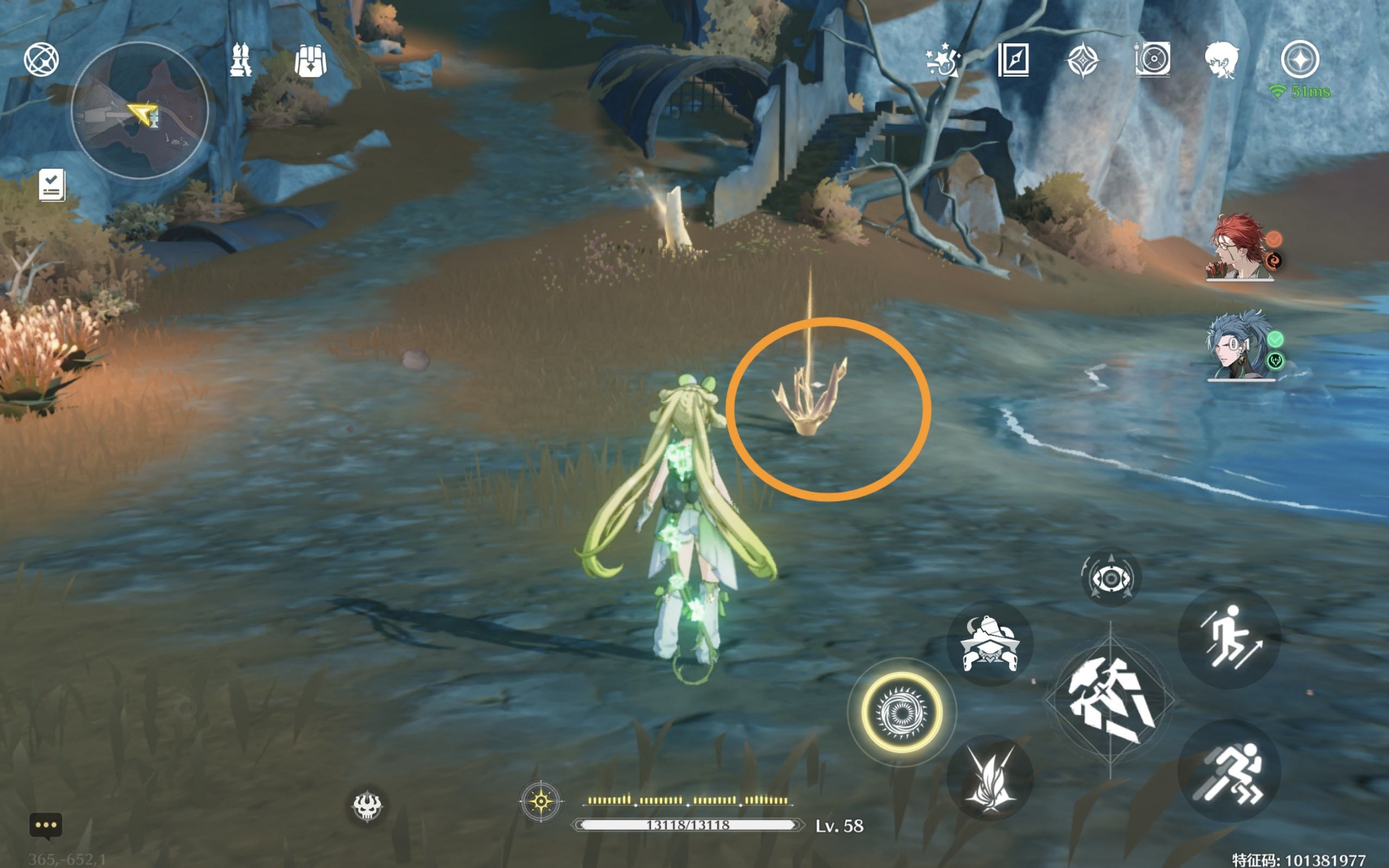Tap the running figure dodge button

(x=1229, y=771)
